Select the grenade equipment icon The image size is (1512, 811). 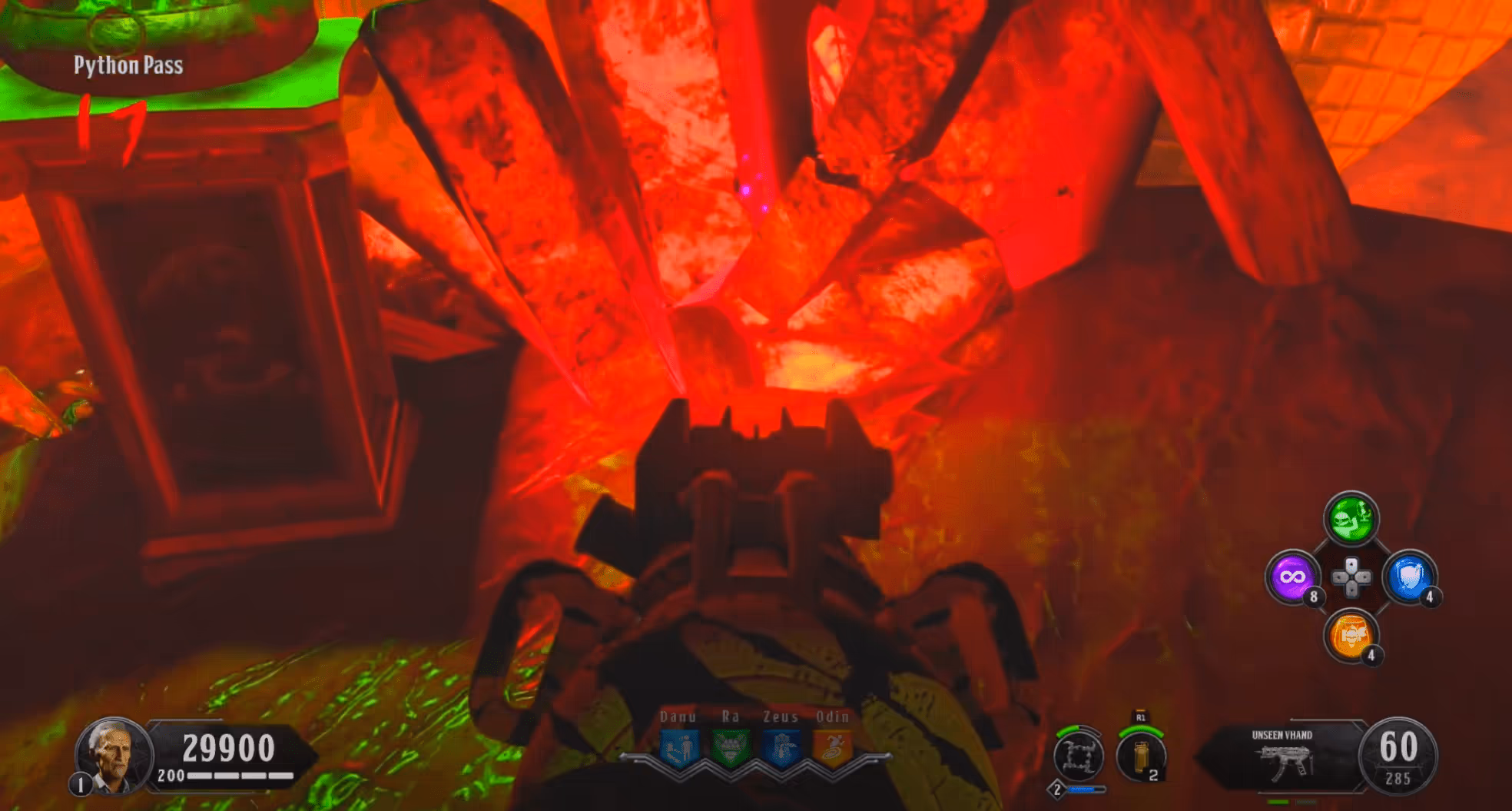tap(1141, 757)
